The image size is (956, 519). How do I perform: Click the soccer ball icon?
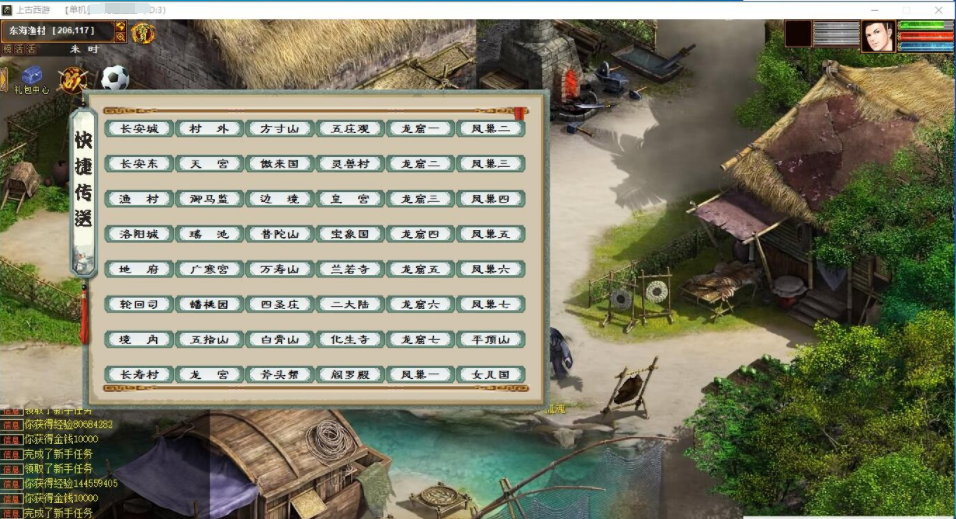click(x=115, y=77)
